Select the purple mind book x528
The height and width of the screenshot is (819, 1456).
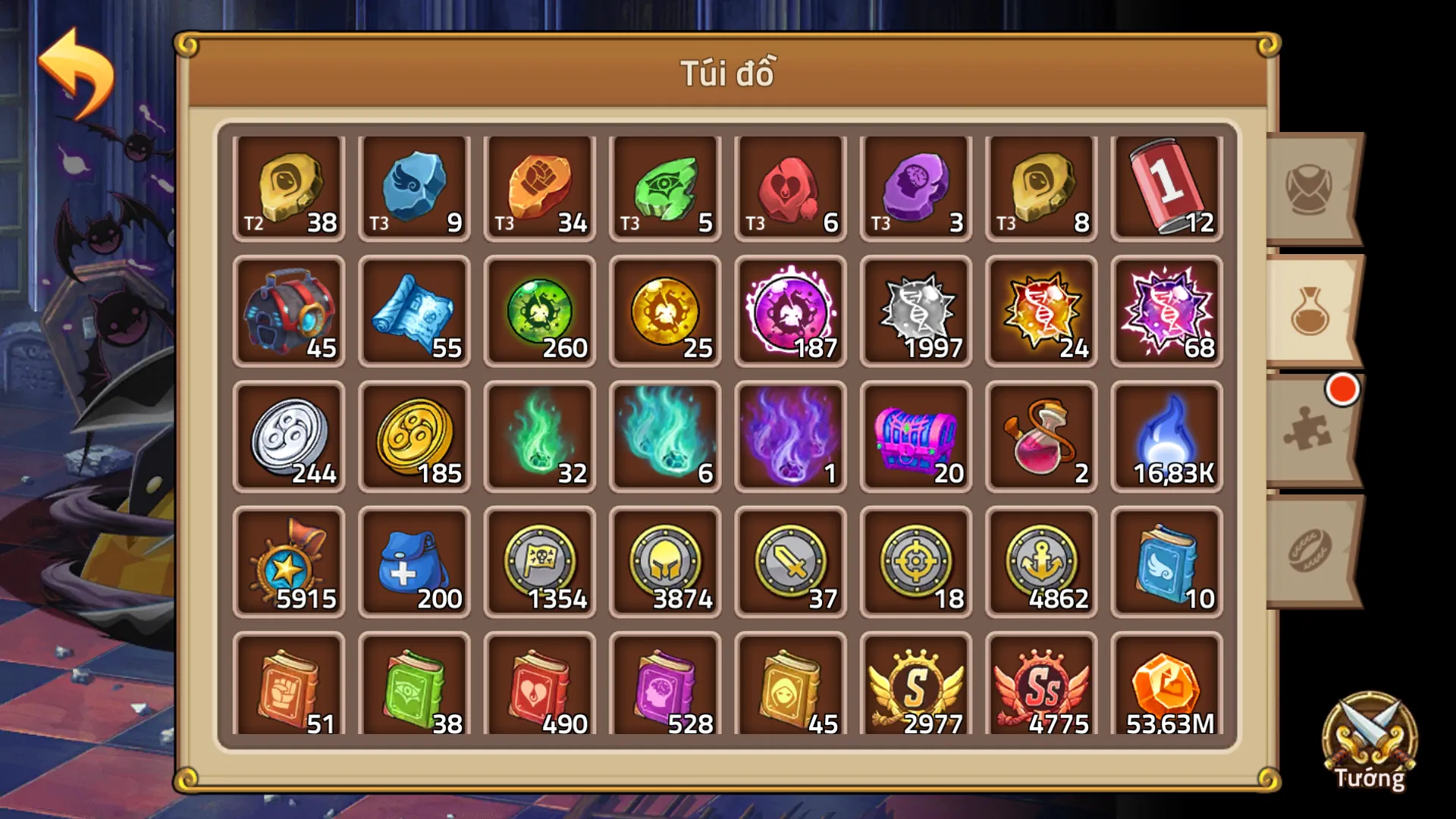click(664, 686)
